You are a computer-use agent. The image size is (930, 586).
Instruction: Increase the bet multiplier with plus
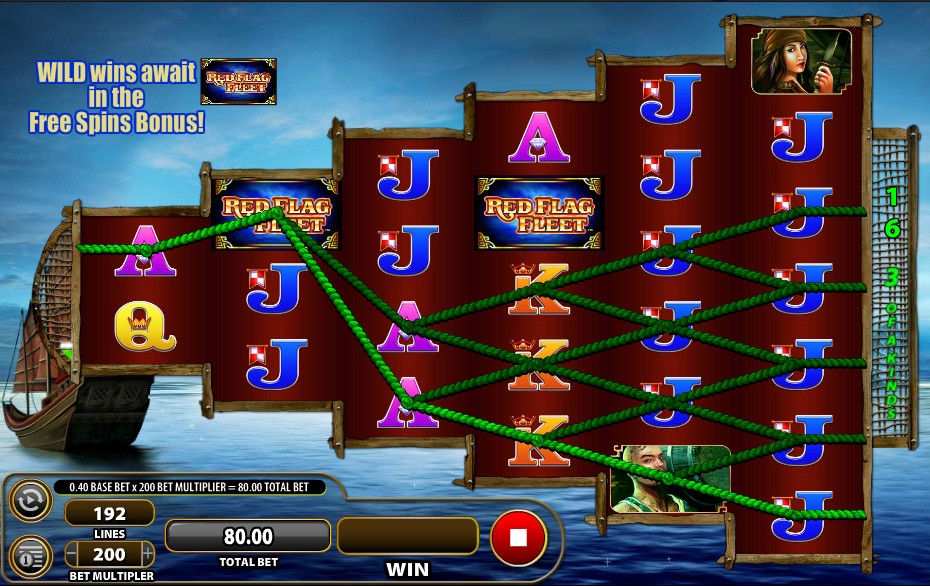[x=148, y=554]
